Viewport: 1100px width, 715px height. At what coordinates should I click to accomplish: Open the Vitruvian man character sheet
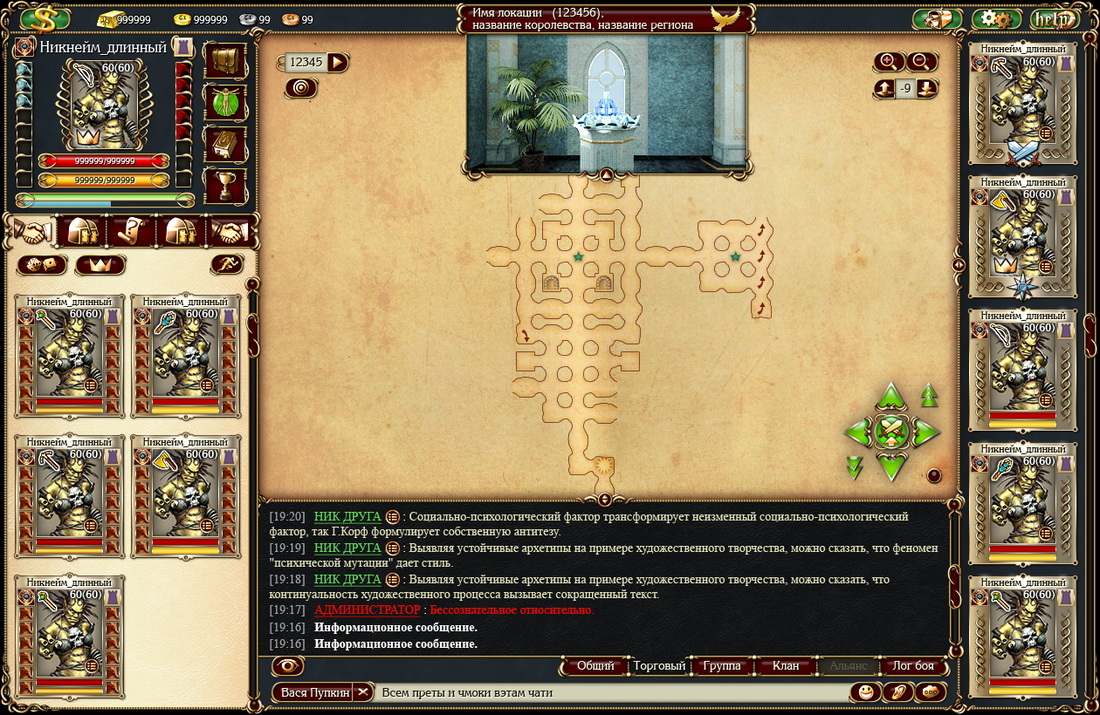225,102
